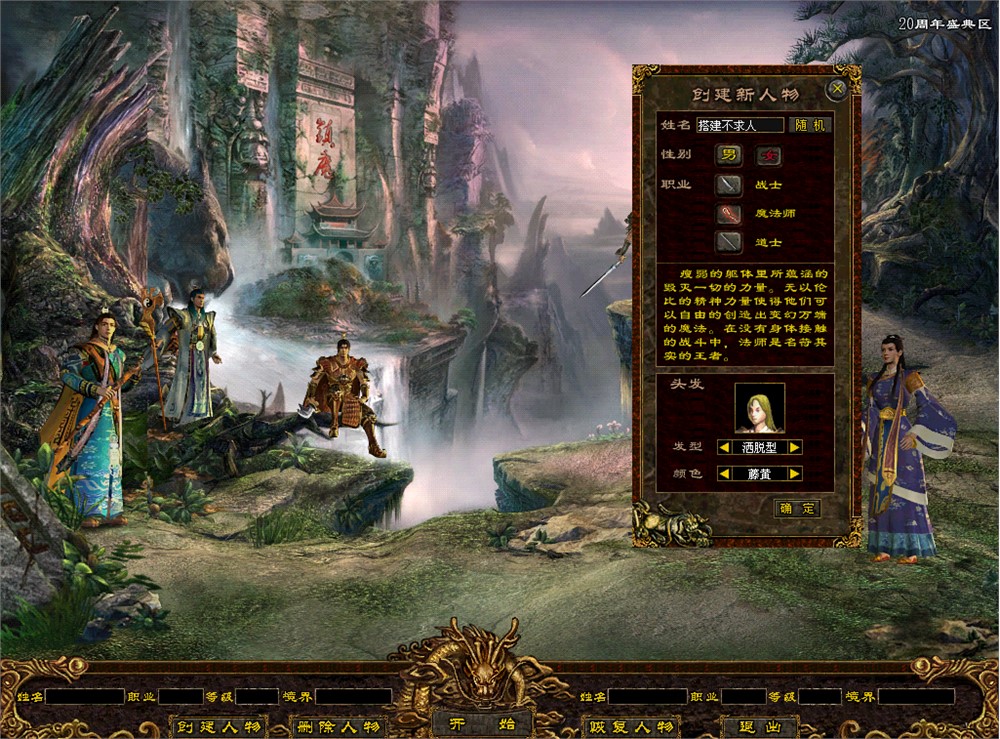
Task: Exit the game via 退出
Action: click(x=760, y=726)
